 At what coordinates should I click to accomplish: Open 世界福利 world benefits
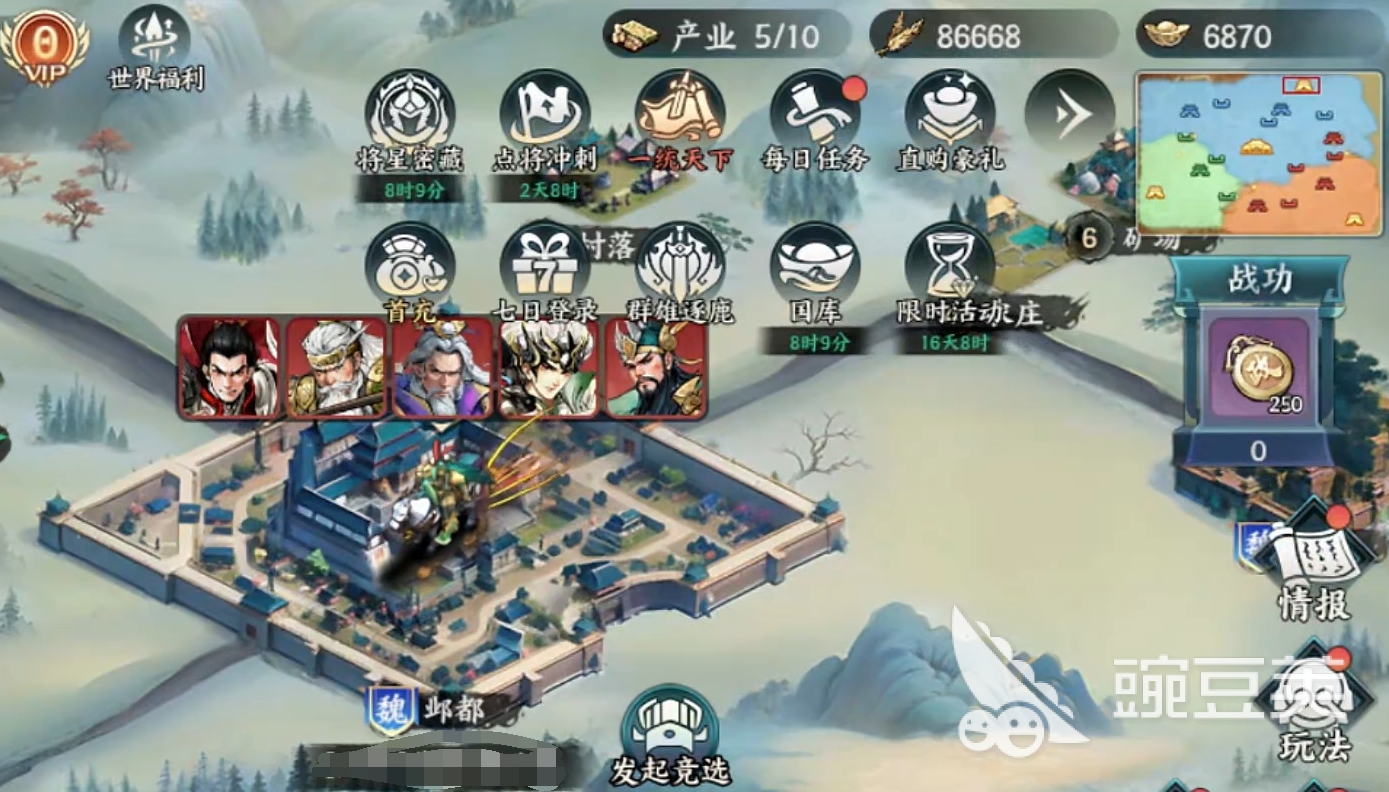(155, 42)
